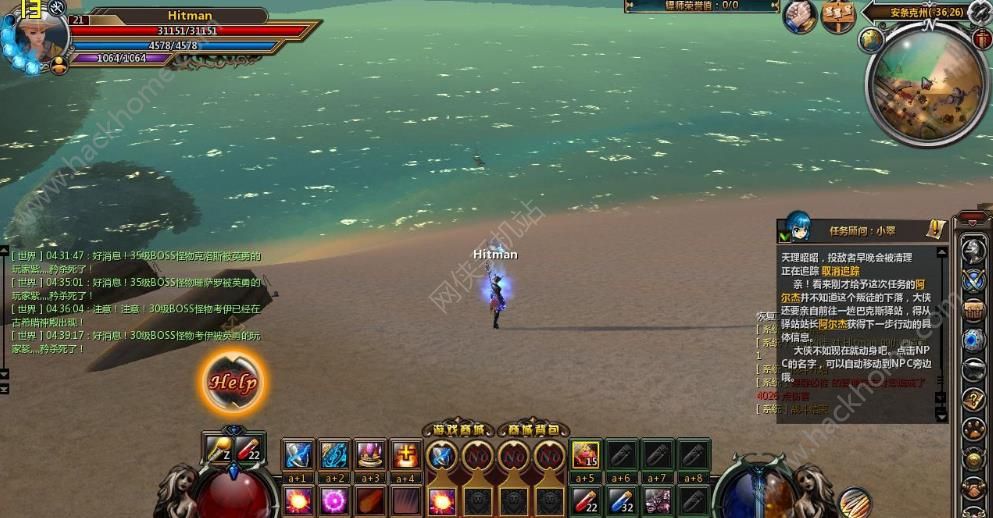Select the player portrait avatar
This screenshot has height=518, width=993.
(x=36, y=38)
